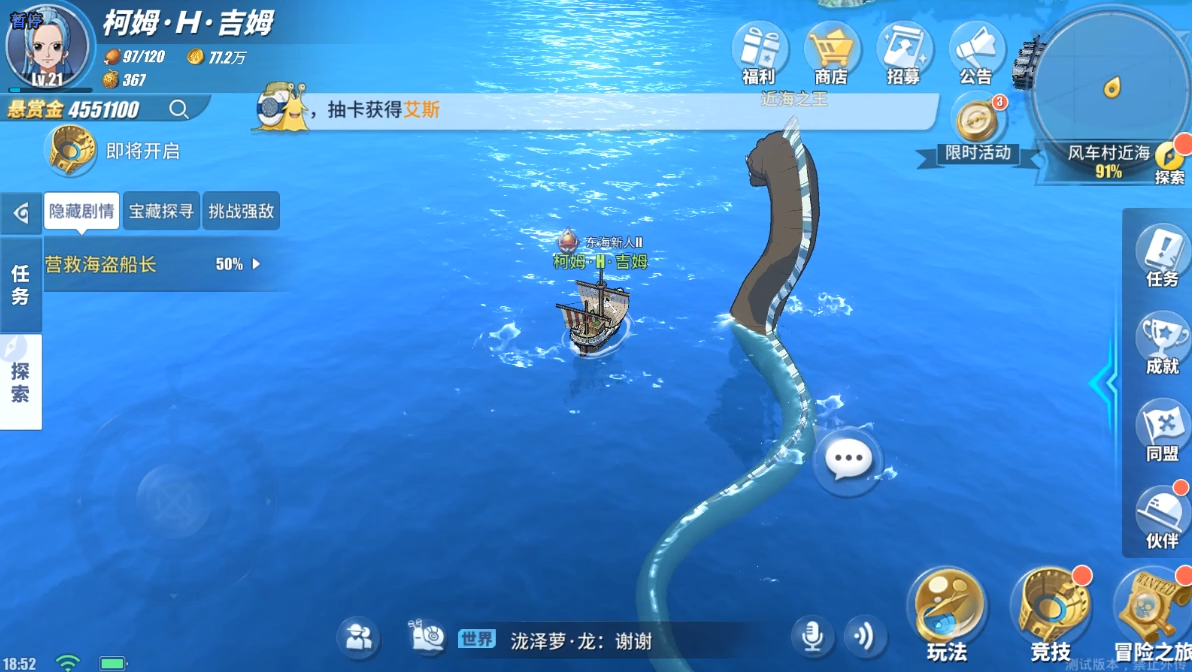Open the 伙伴 partners menu
Image resolution: width=1192 pixels, height=672 pixels.
tap(1162, 514)
